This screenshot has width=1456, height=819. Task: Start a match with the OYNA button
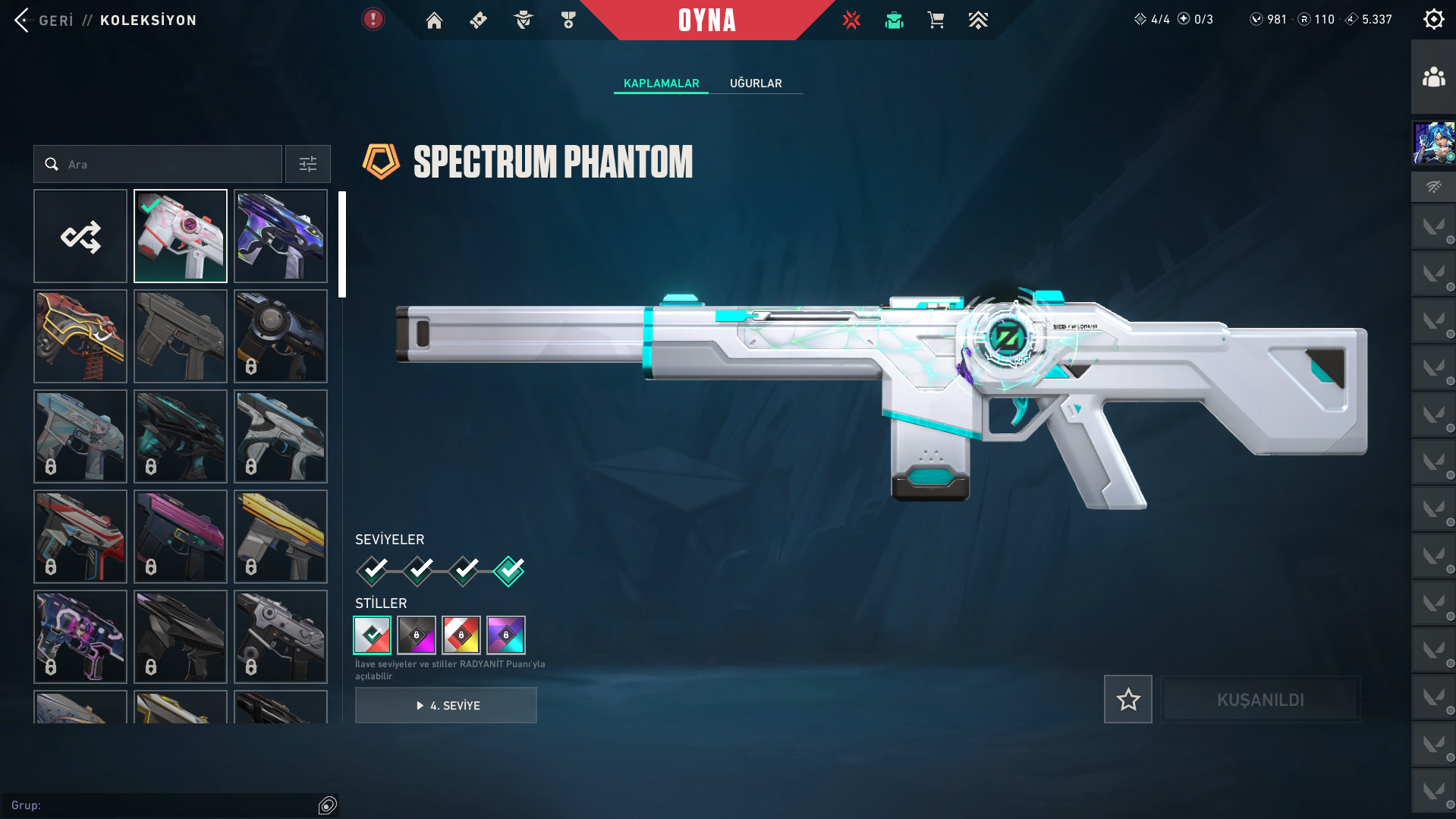pyautogui.click(x=706, y=20)
